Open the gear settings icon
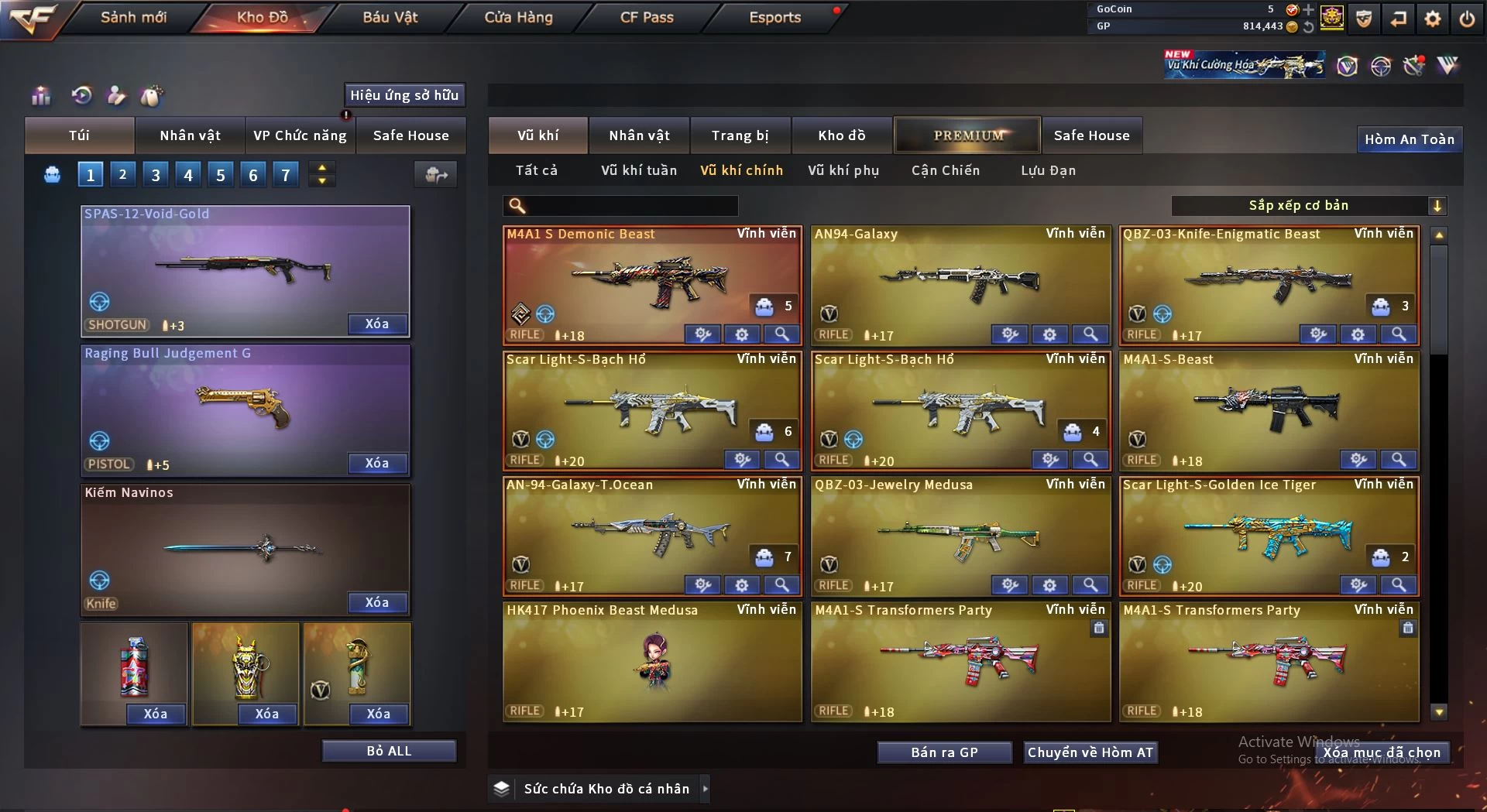This screenshot has width=1487, height=812. (x=1433, y=19)
